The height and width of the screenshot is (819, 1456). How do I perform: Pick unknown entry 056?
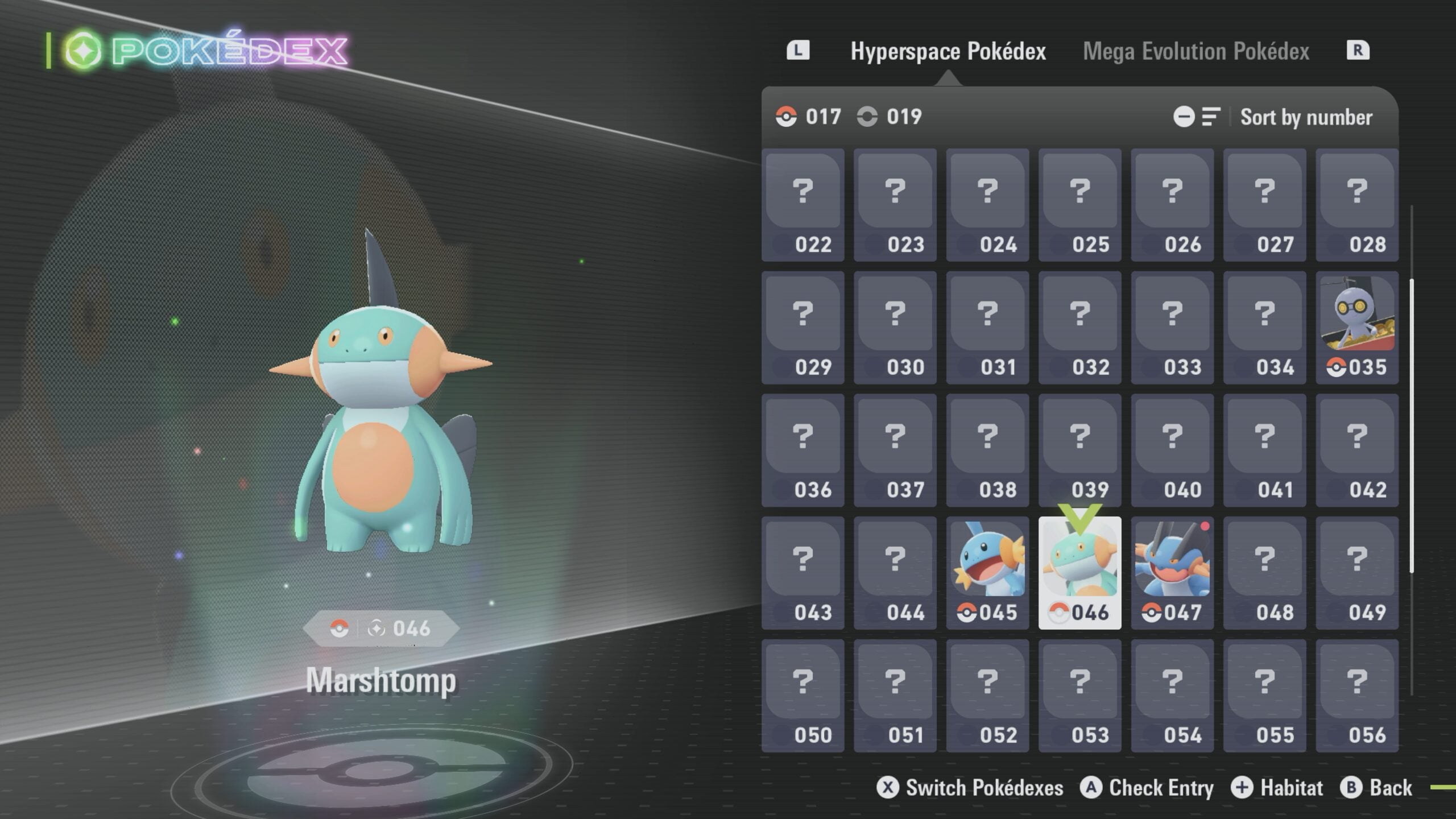[x=1356, y=696]
